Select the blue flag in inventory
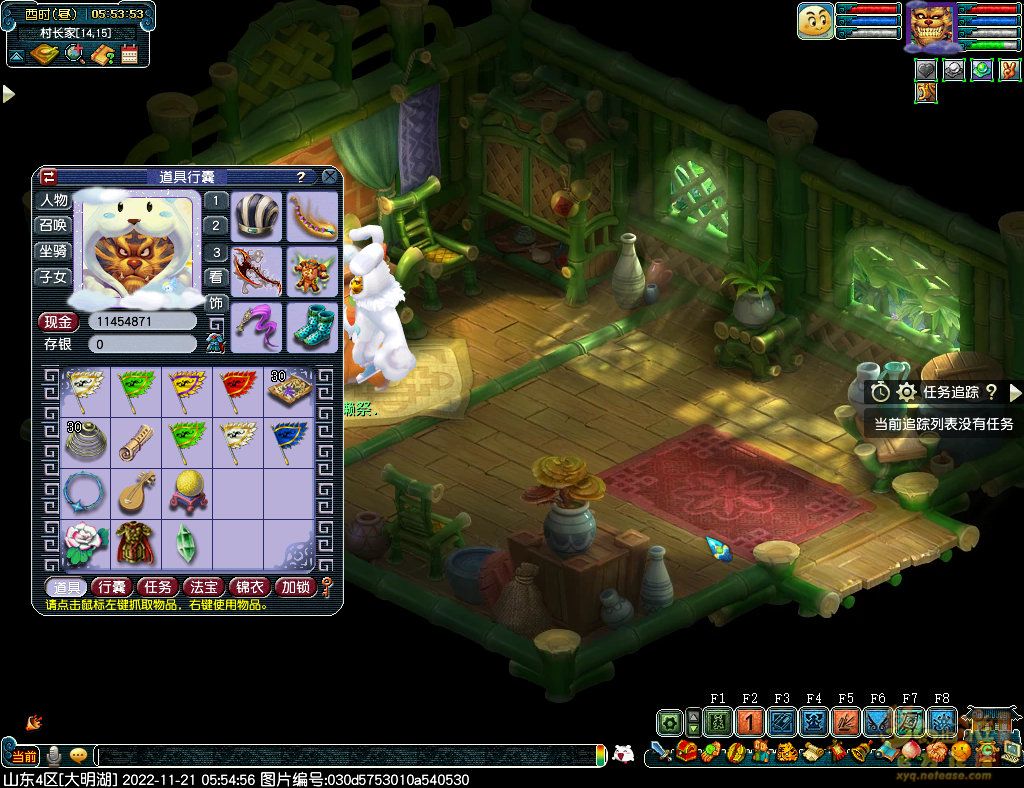The height and width of the screenshot is (788, 1024). click(289, 440)
